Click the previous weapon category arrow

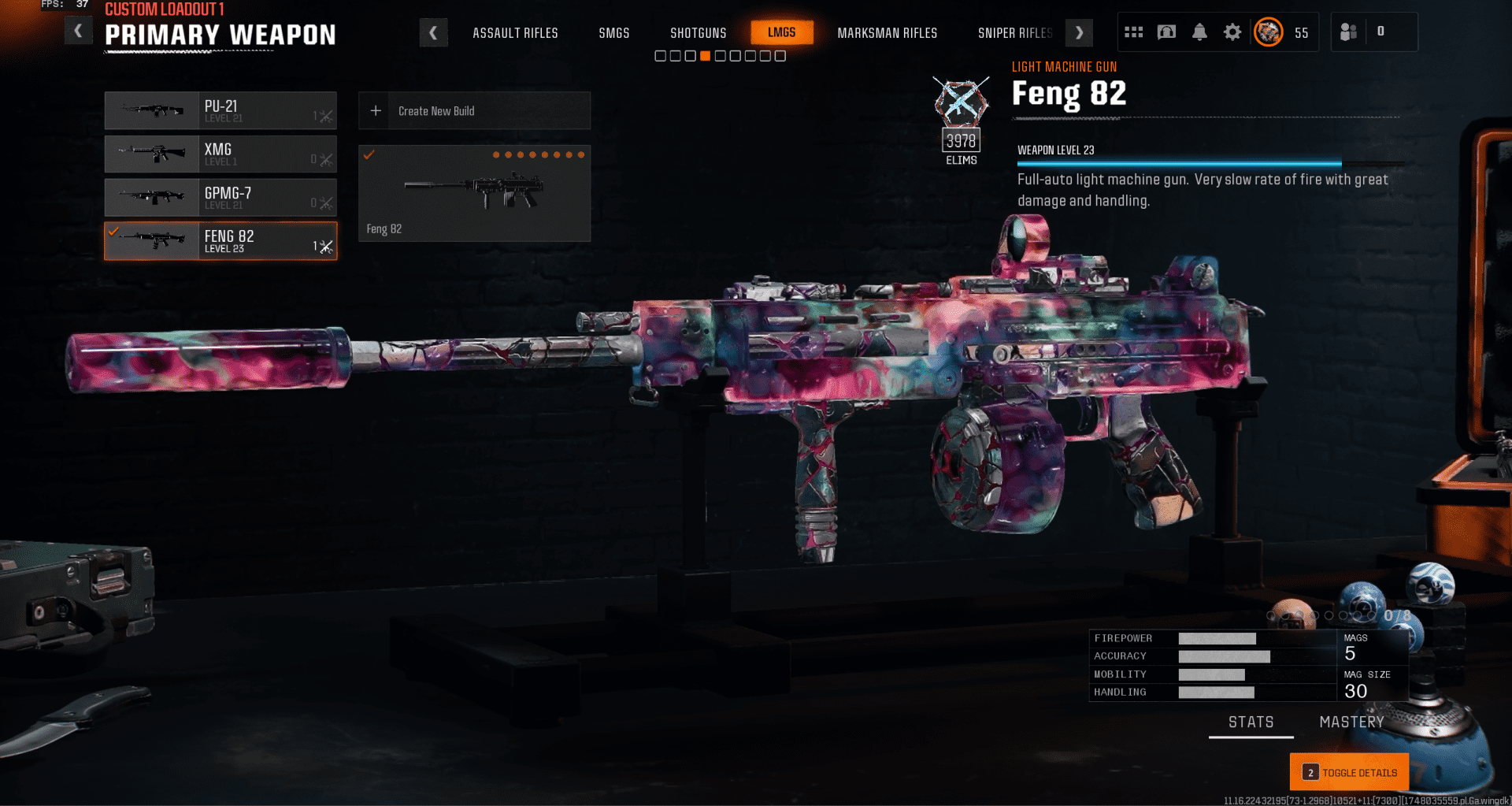[433, 33]
